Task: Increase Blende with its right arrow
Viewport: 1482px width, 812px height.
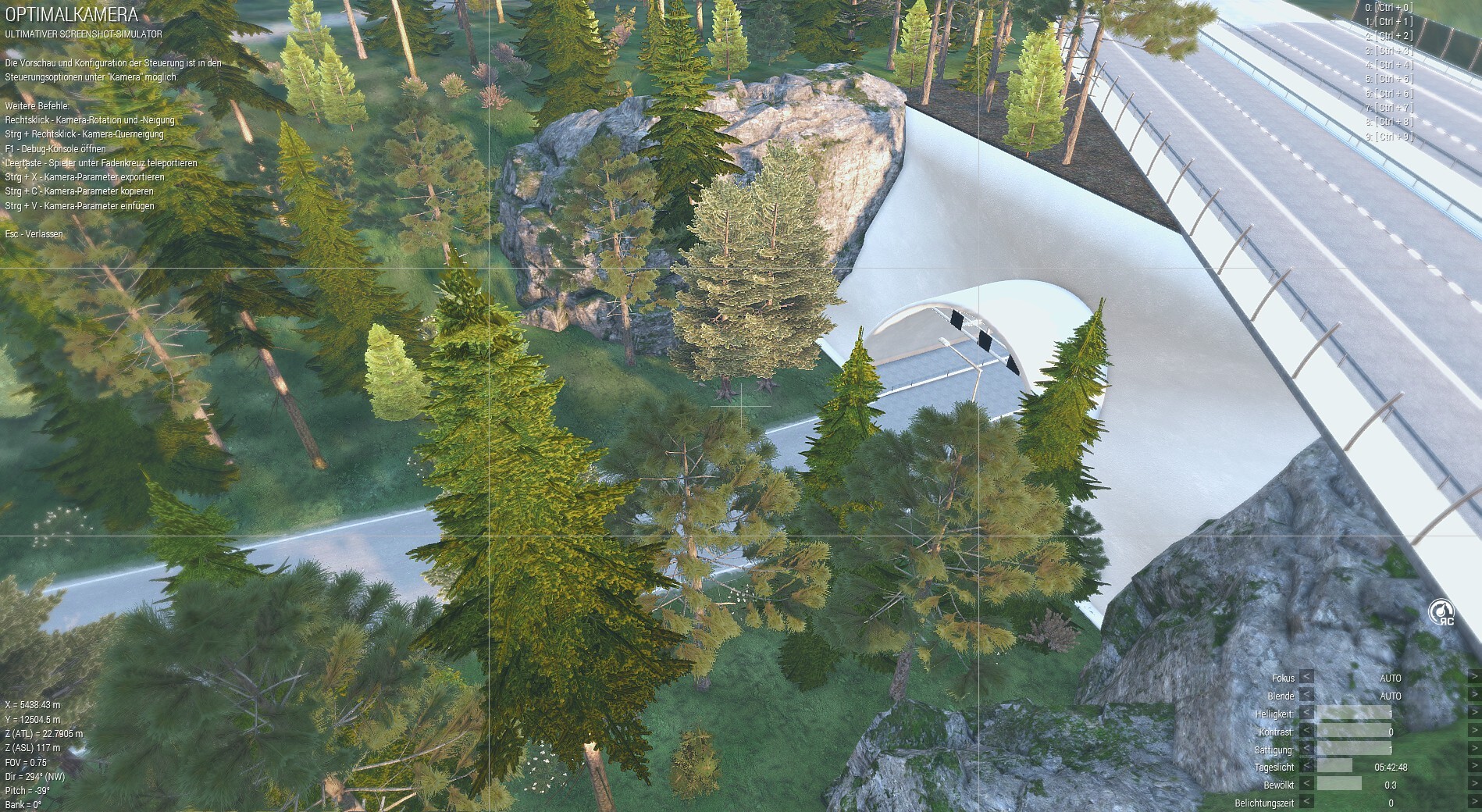Action: tap(1474, 696)
